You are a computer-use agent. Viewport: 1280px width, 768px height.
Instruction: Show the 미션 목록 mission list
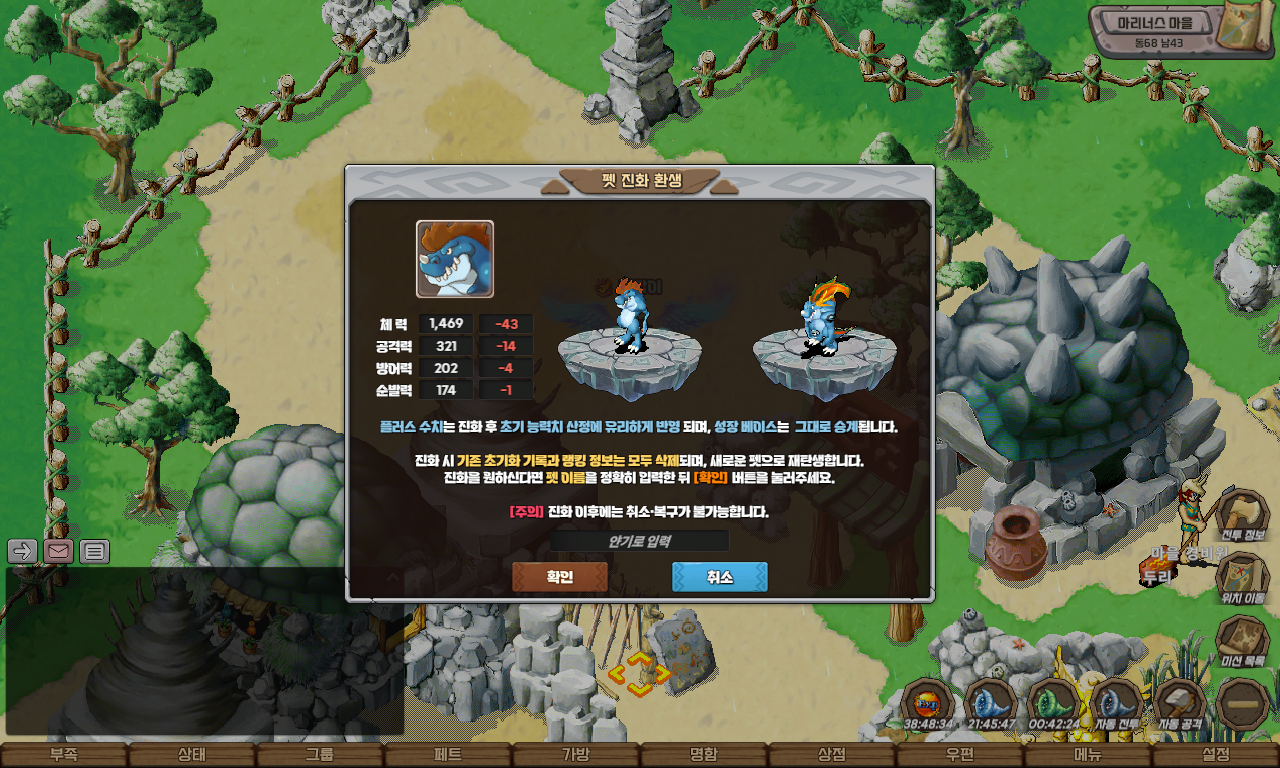pos(1243,641)
